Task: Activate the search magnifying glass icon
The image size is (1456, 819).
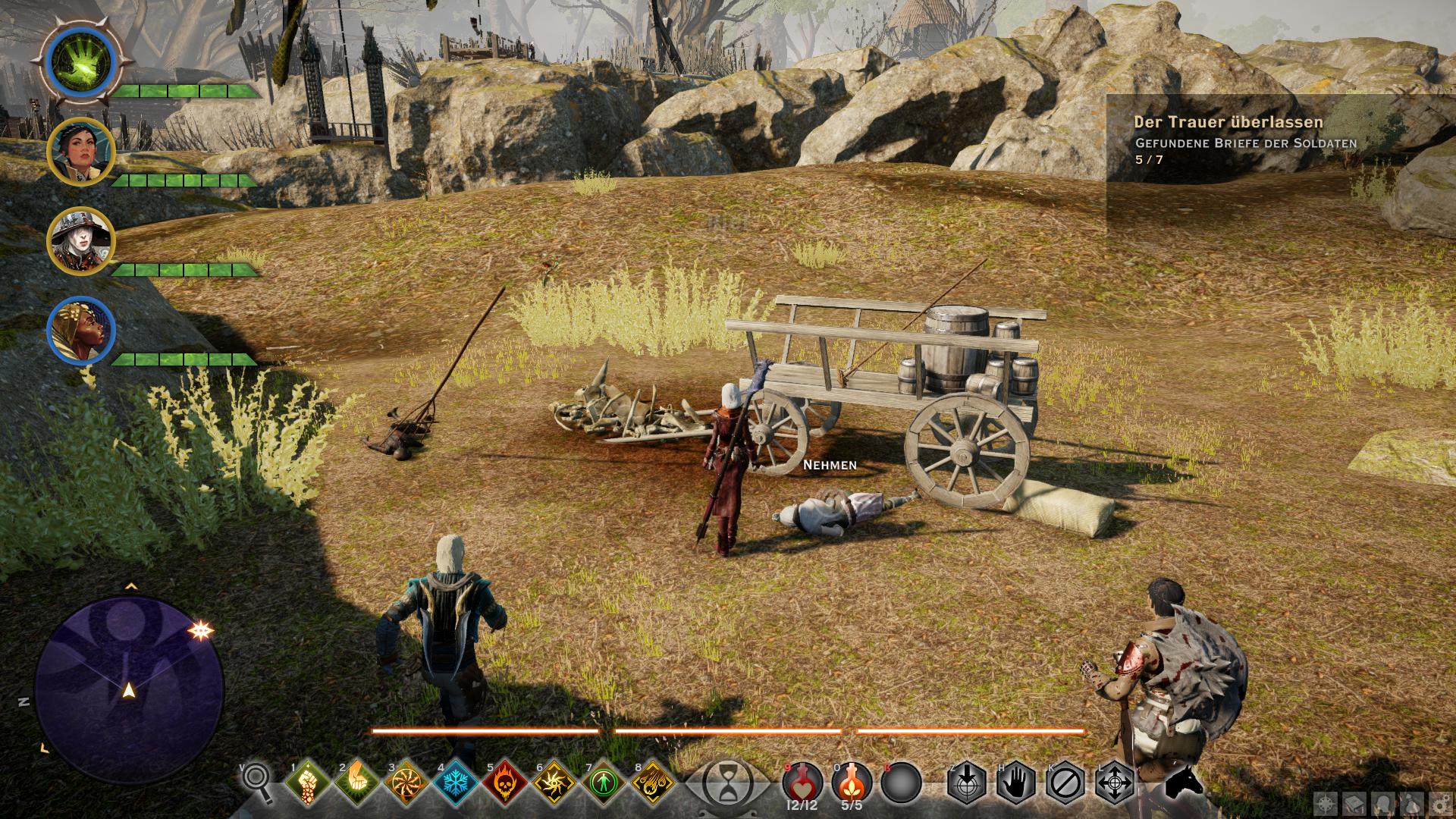Action: tap(257, 783)
